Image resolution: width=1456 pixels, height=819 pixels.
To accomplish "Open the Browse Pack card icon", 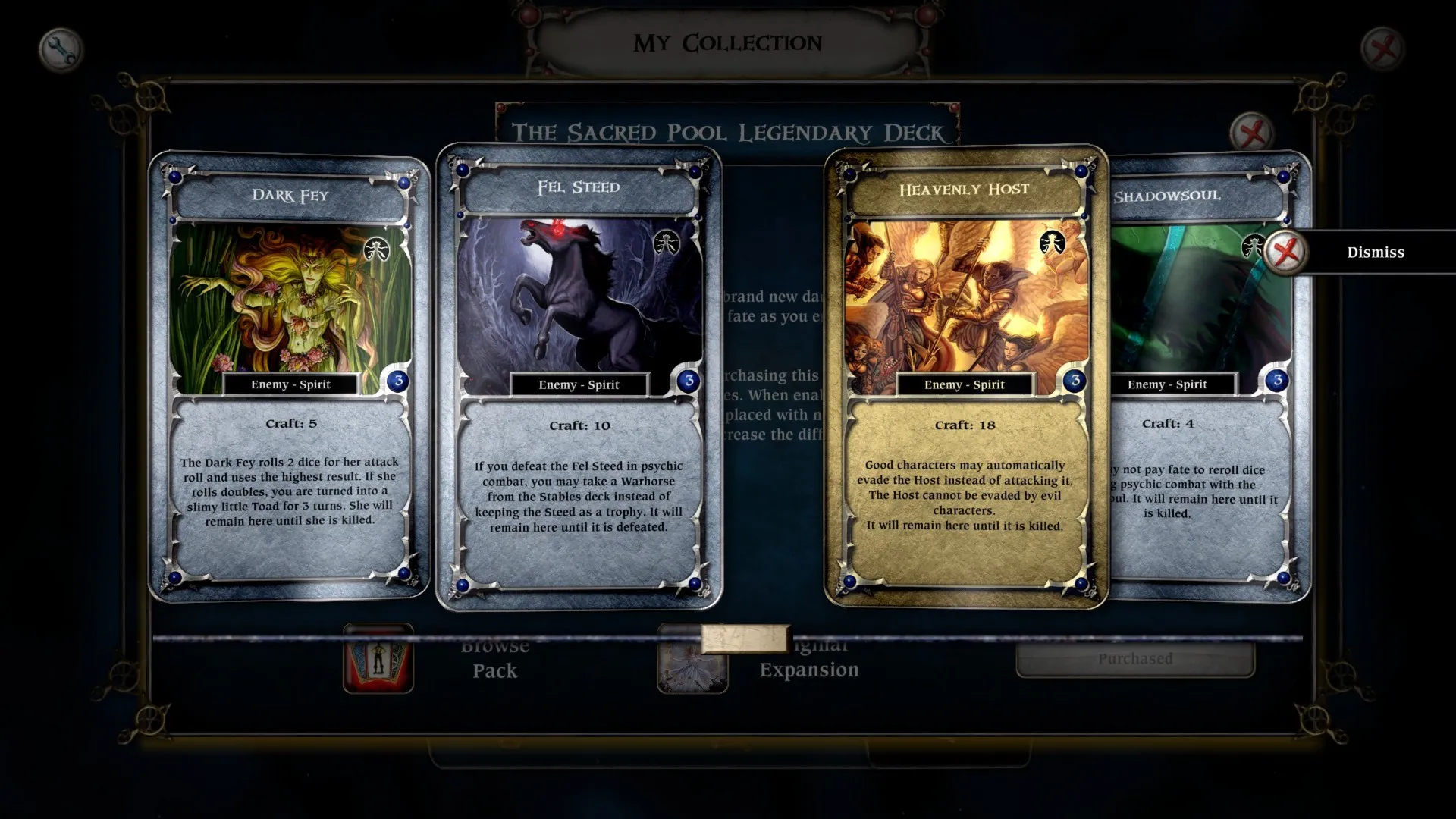I will (x=379, y=661).
